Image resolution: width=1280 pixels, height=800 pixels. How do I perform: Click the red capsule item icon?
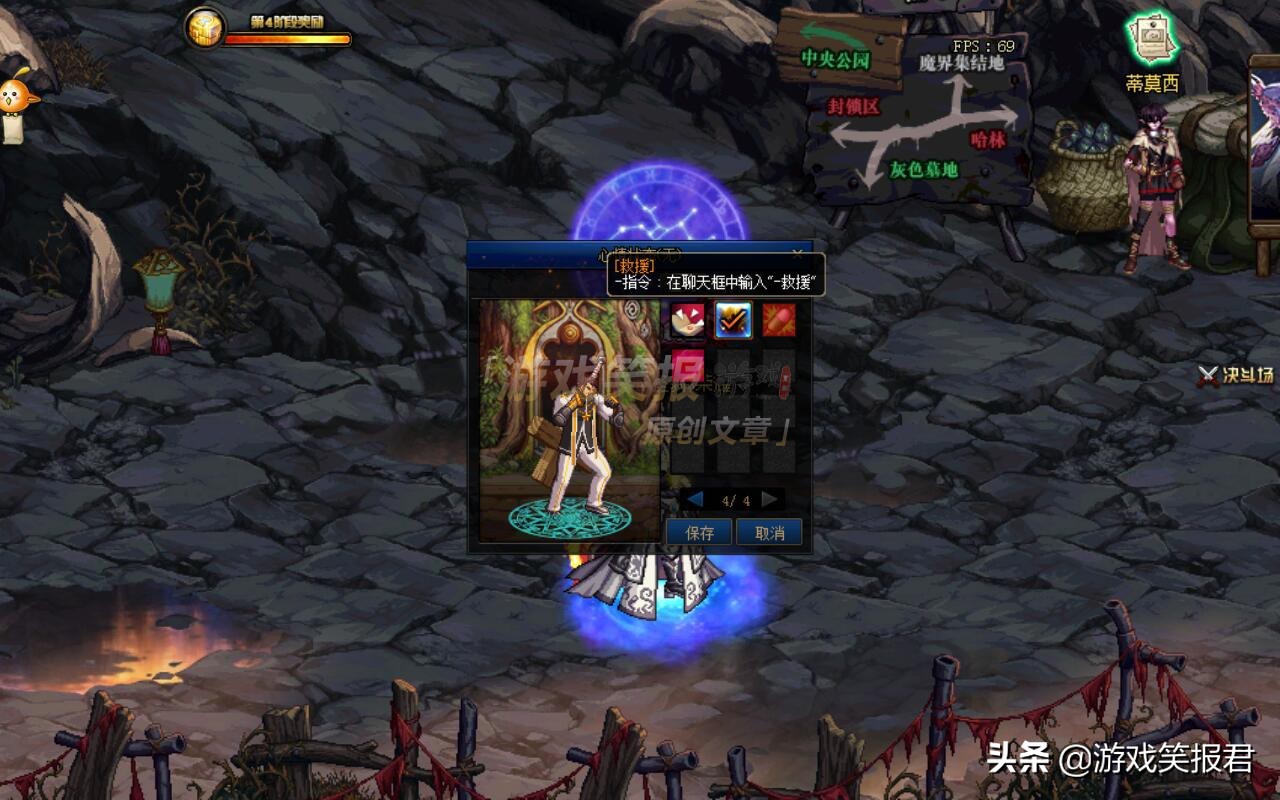[779, 322]
